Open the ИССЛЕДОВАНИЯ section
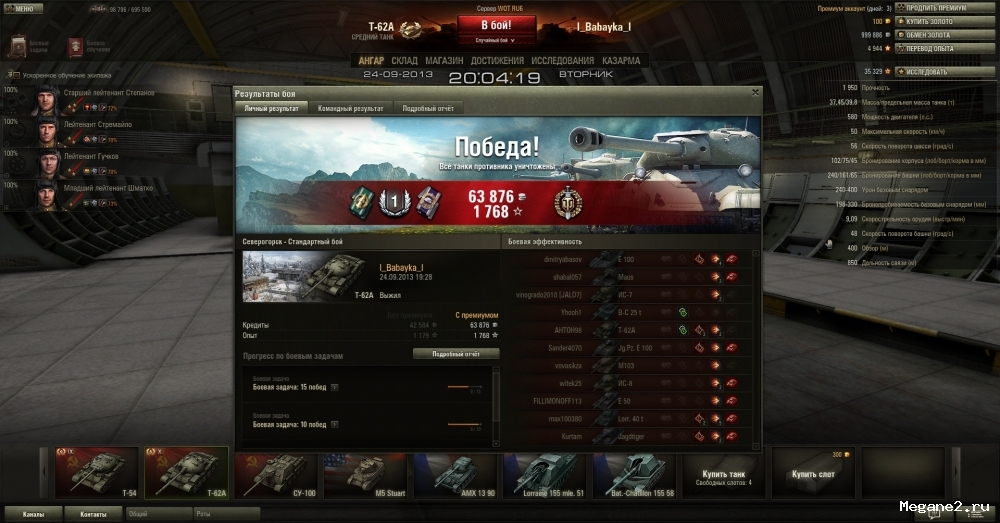 564,61
